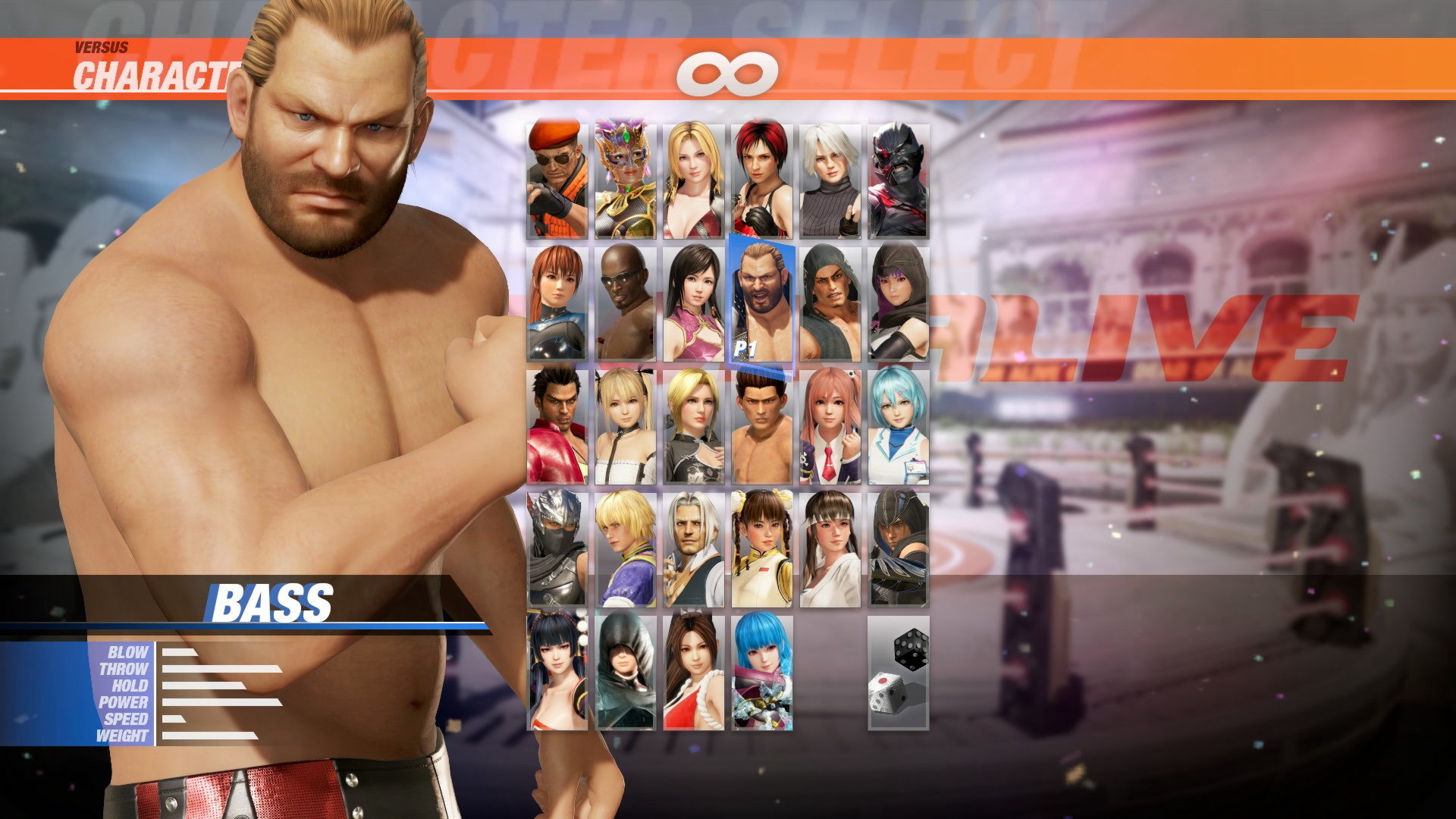Viewport: 1456px width, 819px height.
Task: Select Raidou's portrait
Action: tap(899, 178)
